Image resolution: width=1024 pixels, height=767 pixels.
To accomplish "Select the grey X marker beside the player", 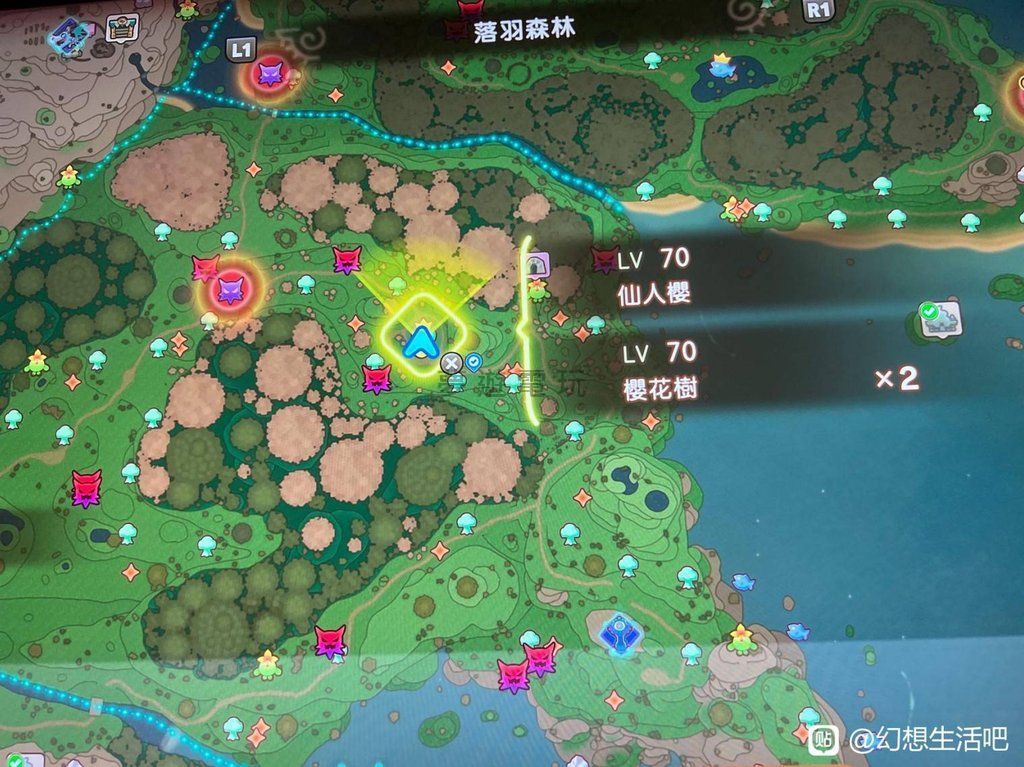I will click(x=452, y=362).
